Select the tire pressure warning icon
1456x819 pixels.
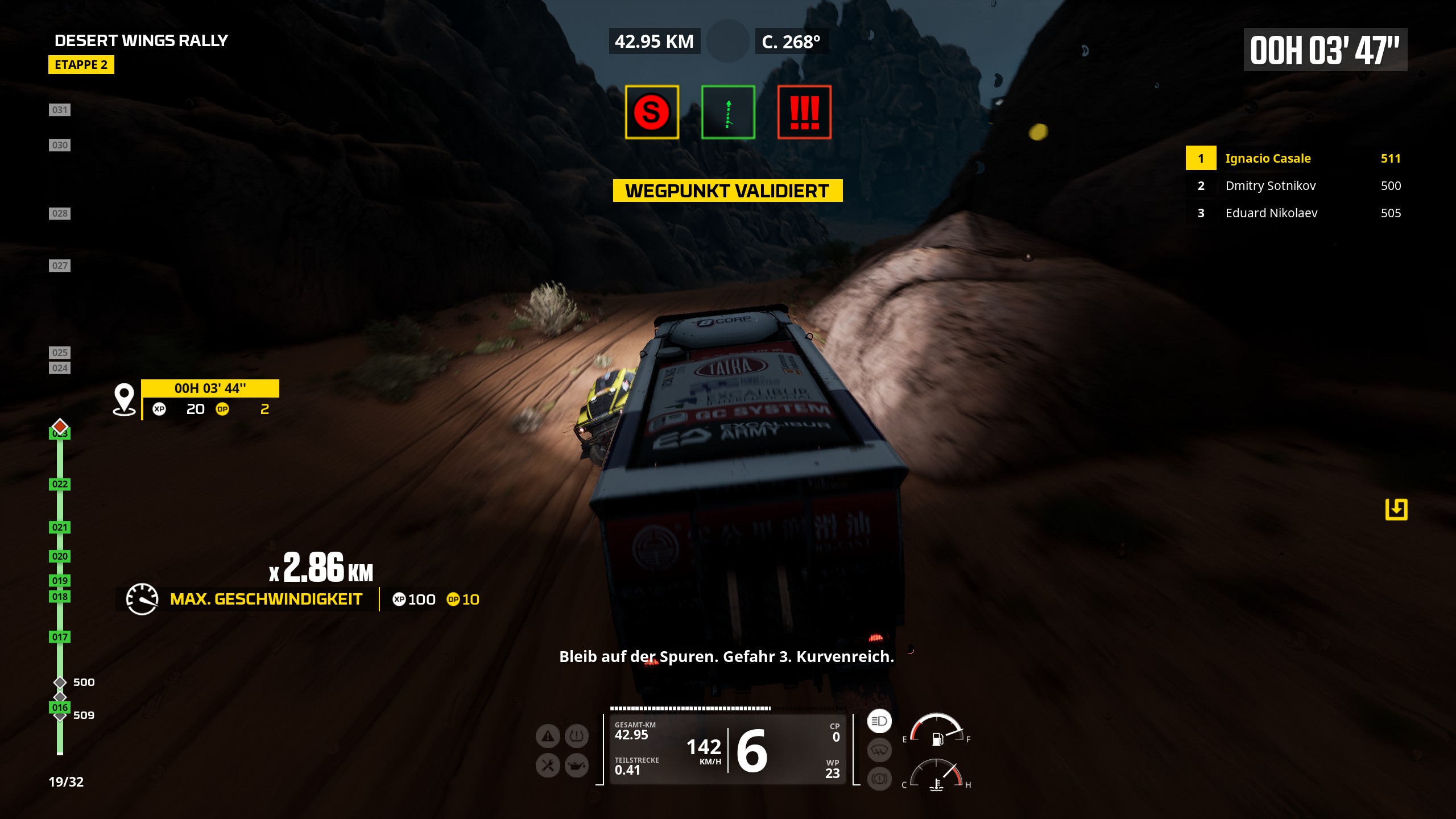(x=576, y=737)
